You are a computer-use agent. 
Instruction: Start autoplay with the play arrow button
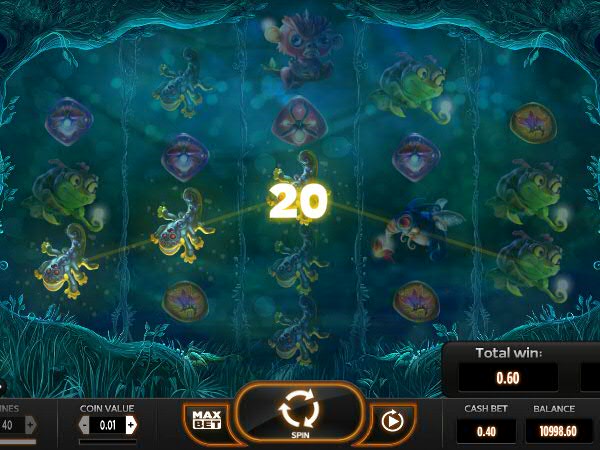point(391,421)
